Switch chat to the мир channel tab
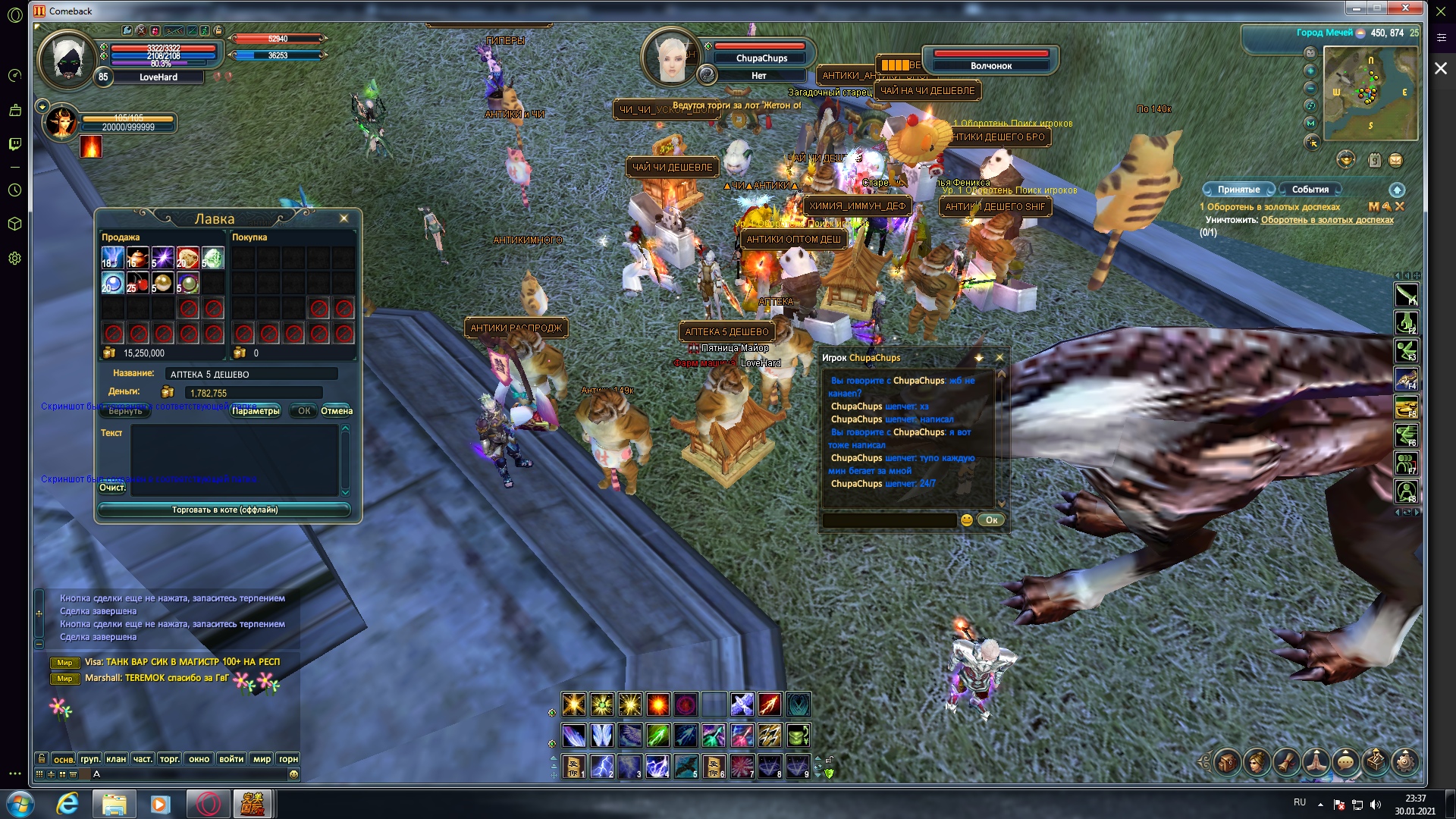The width and height of the screenshot is (1456, 819). coord(262,759)
